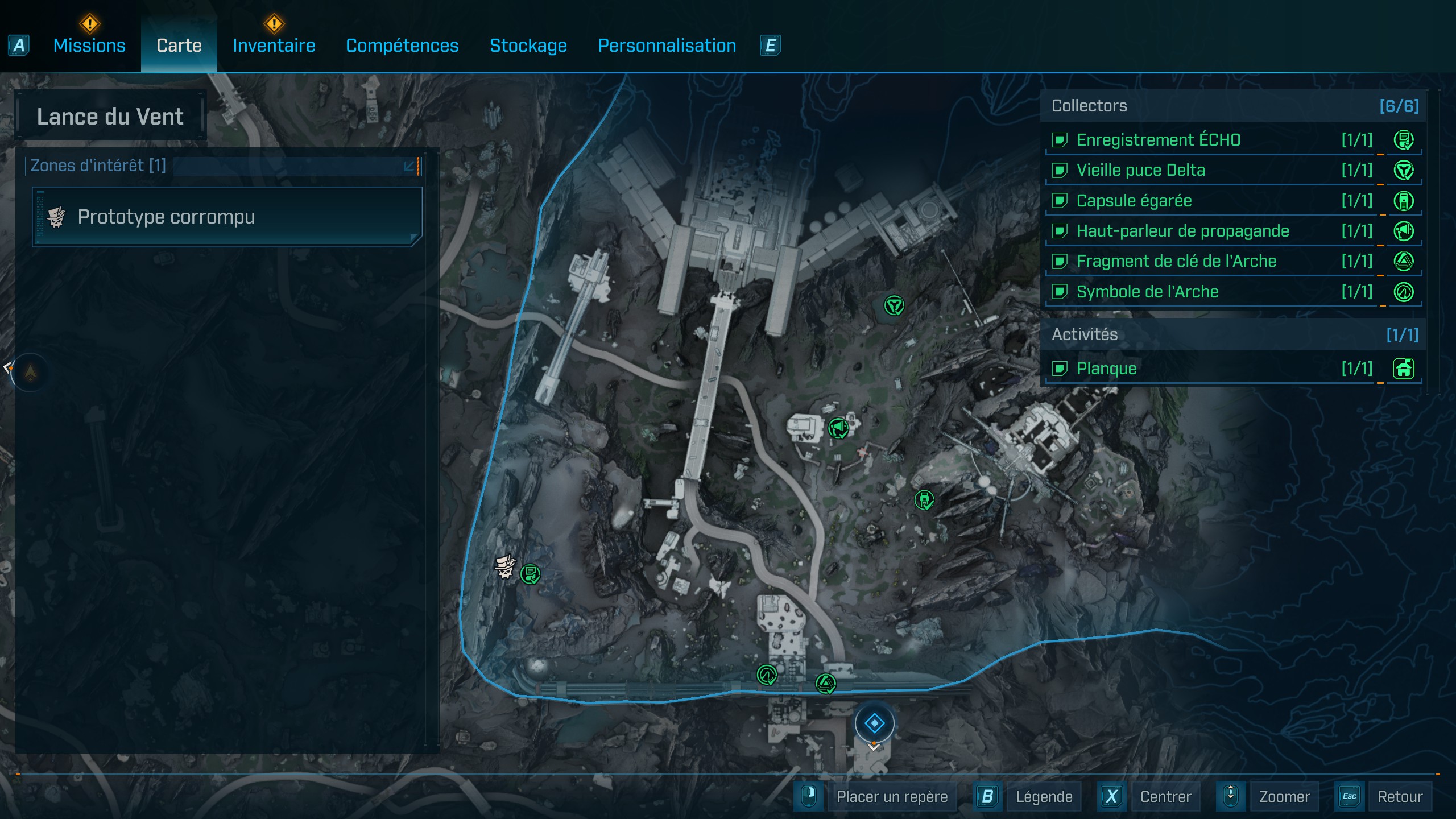Viewport: 1456px width, 819px height.
Task: Click the blue diamond waypoint marker
Action: pyautogui.click(x=874, y=723)
